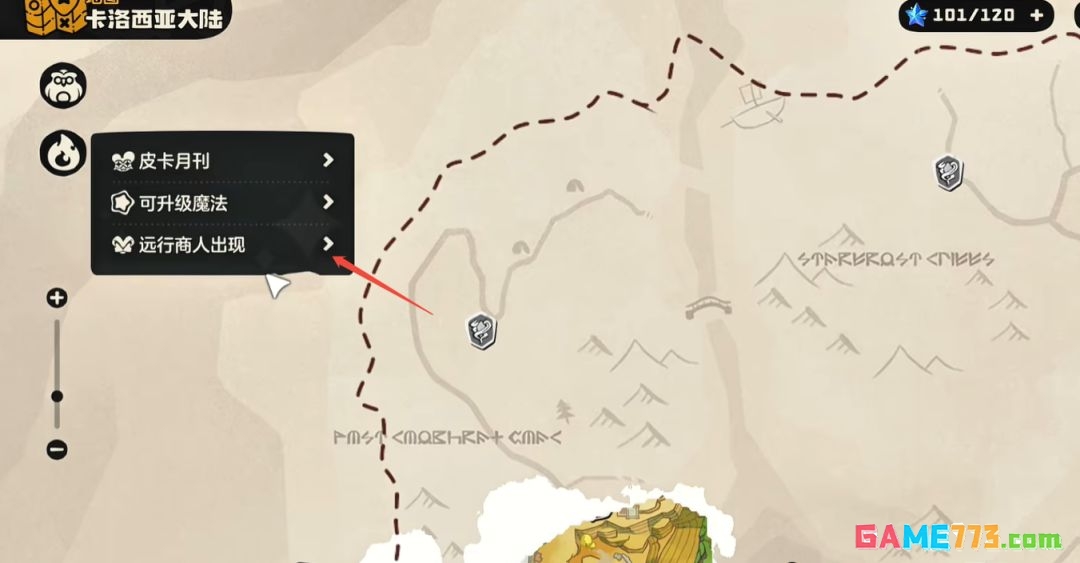Click the map zoom slider handle

click(57, 396)
